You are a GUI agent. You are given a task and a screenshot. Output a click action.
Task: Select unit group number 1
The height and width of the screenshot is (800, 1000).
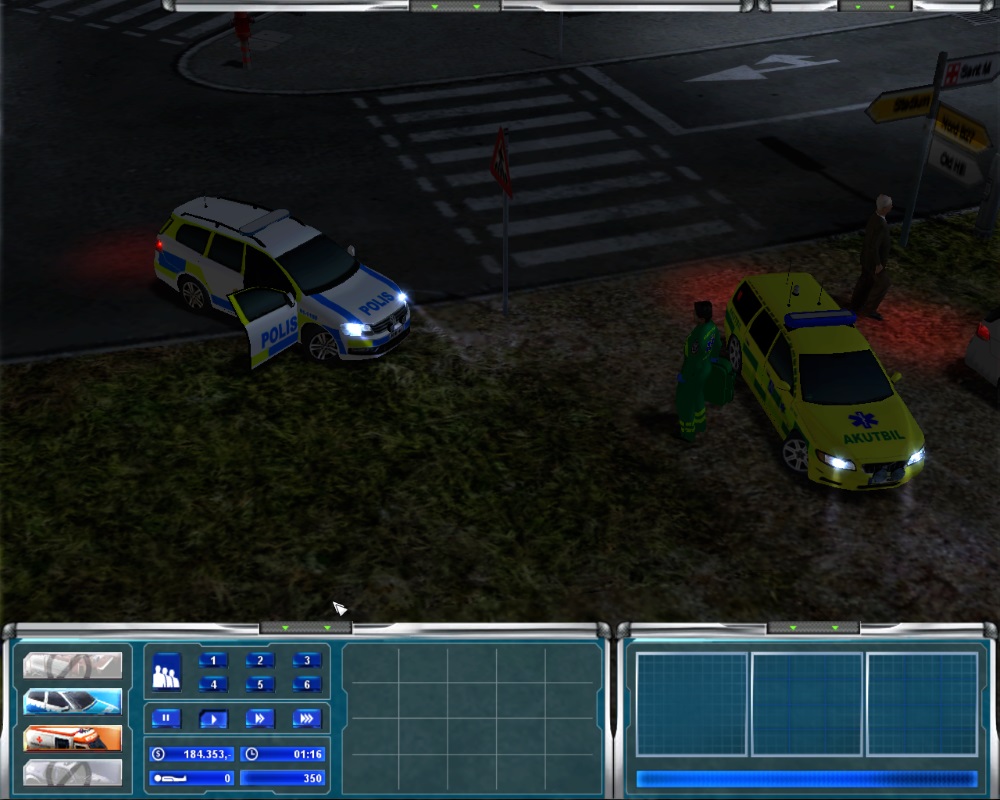pyautogui.click(x=213, y=660)
